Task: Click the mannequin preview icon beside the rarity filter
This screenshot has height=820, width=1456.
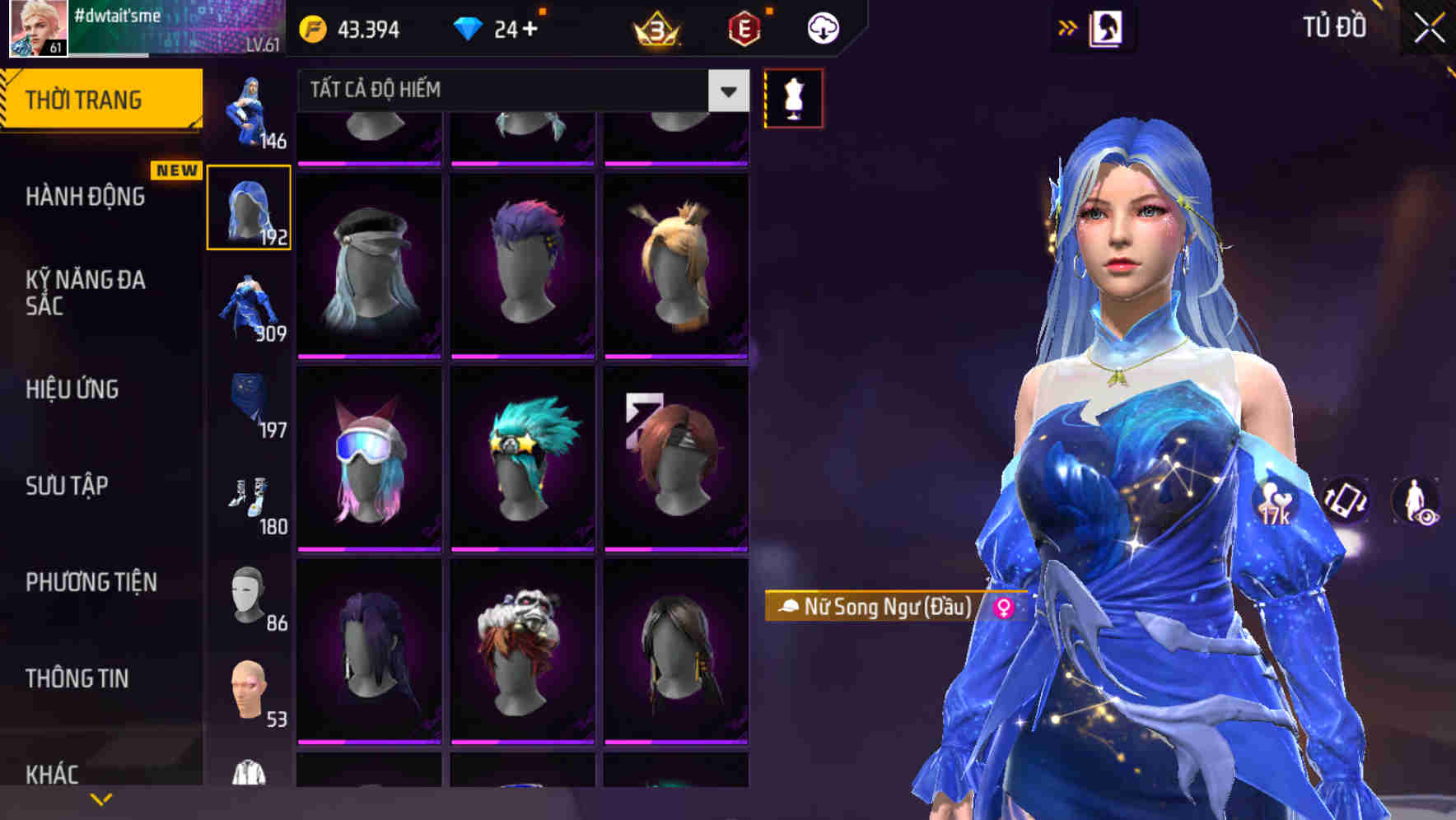Action: click(793, 99)
